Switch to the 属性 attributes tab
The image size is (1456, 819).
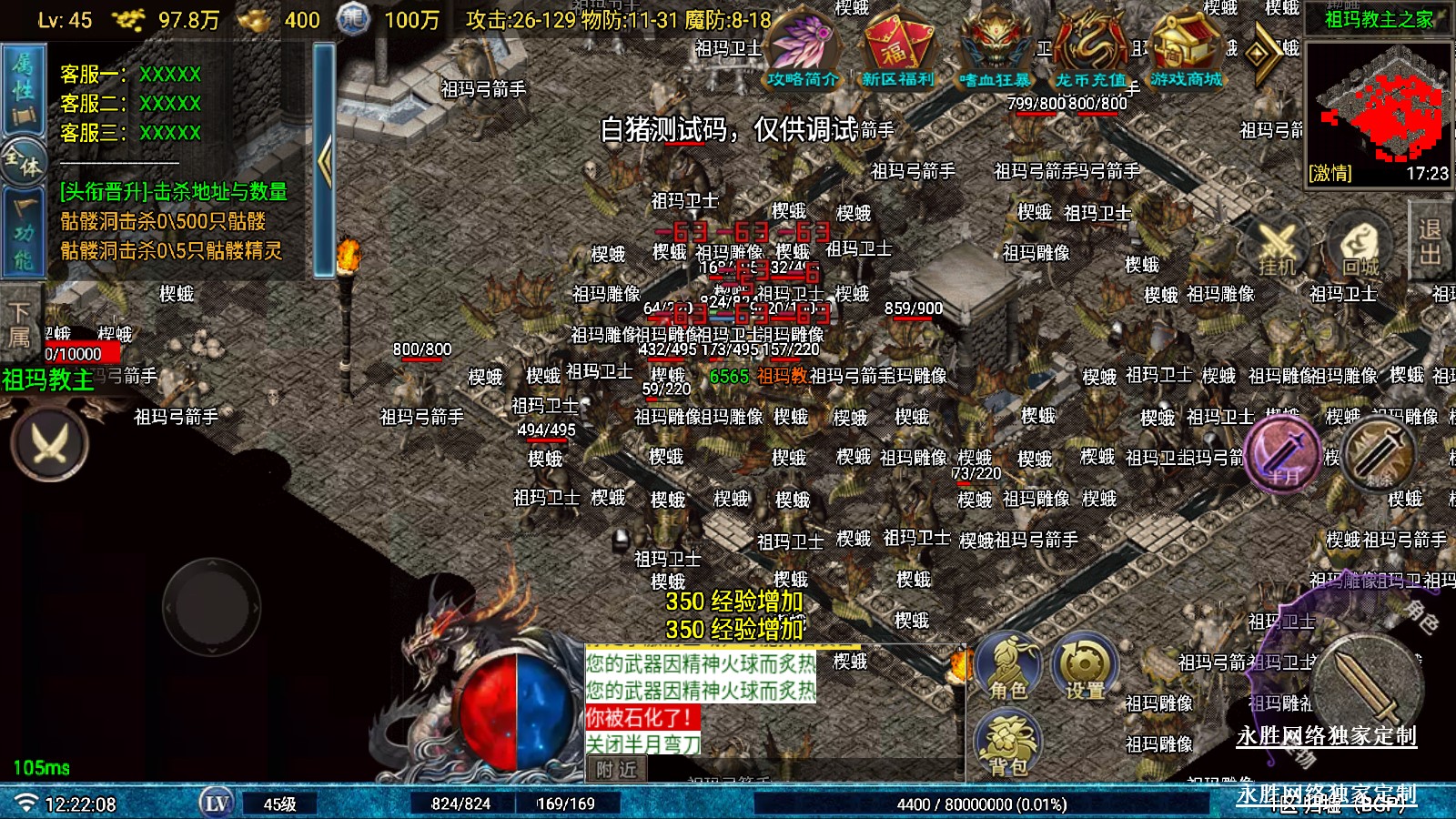[22, 89]
